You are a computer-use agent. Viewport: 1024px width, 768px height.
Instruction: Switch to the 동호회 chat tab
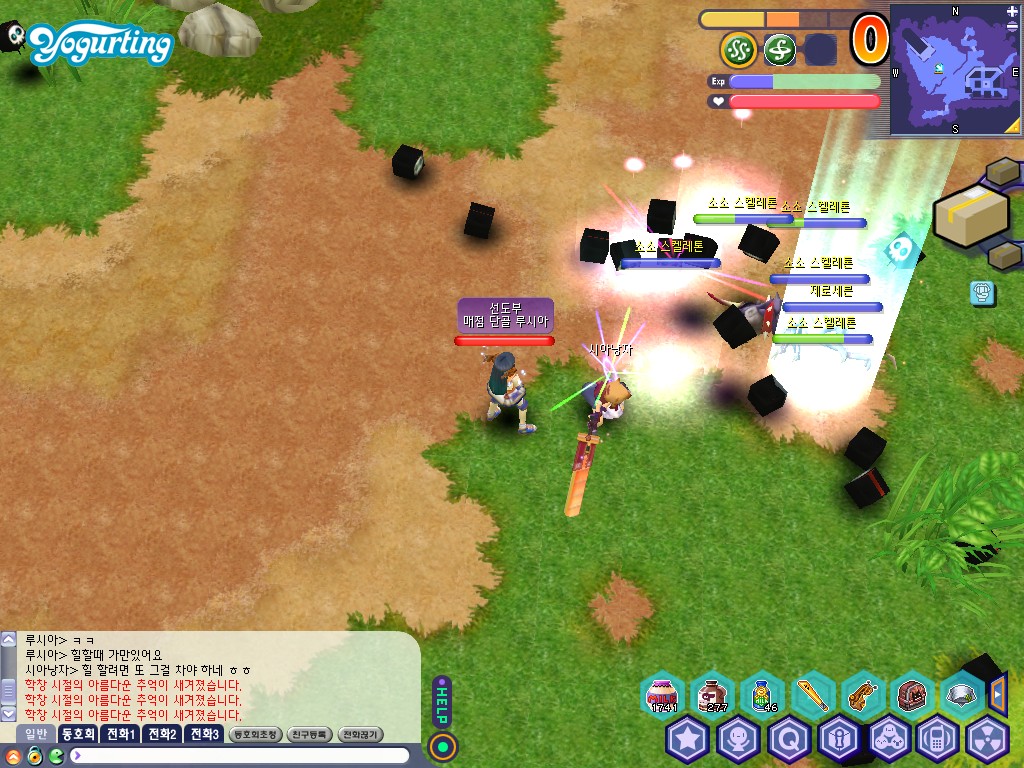(x=77, y=734)
